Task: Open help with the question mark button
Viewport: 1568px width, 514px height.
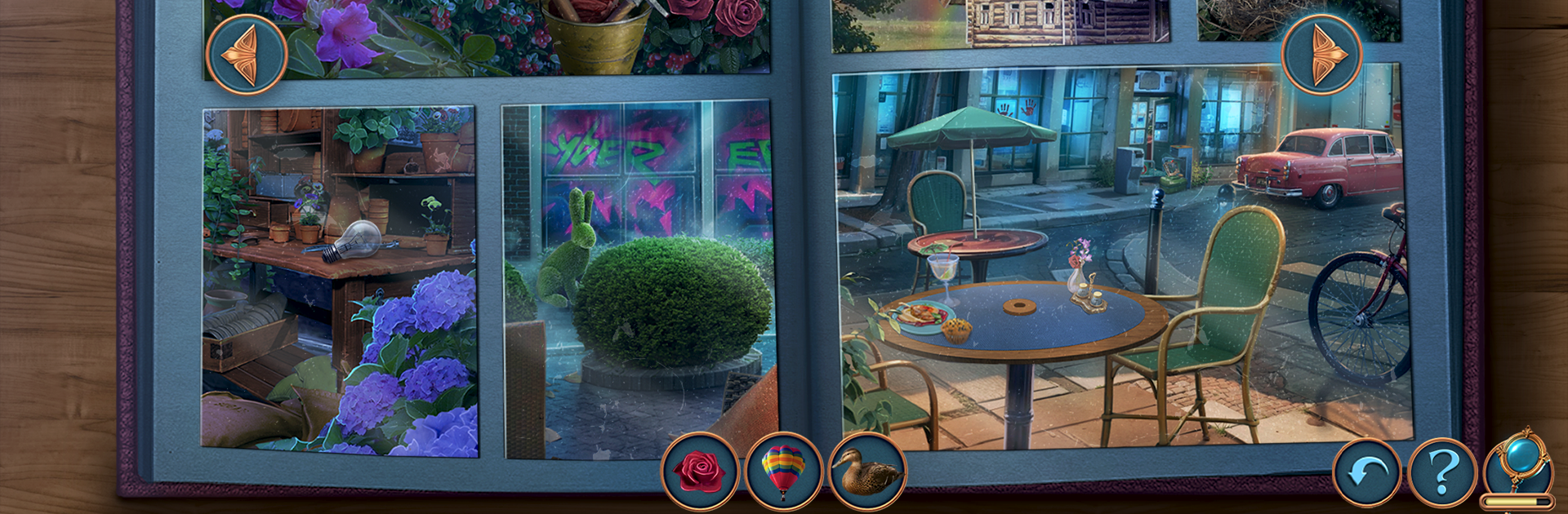Action: pyautogui.click(x=1442, y=473)
